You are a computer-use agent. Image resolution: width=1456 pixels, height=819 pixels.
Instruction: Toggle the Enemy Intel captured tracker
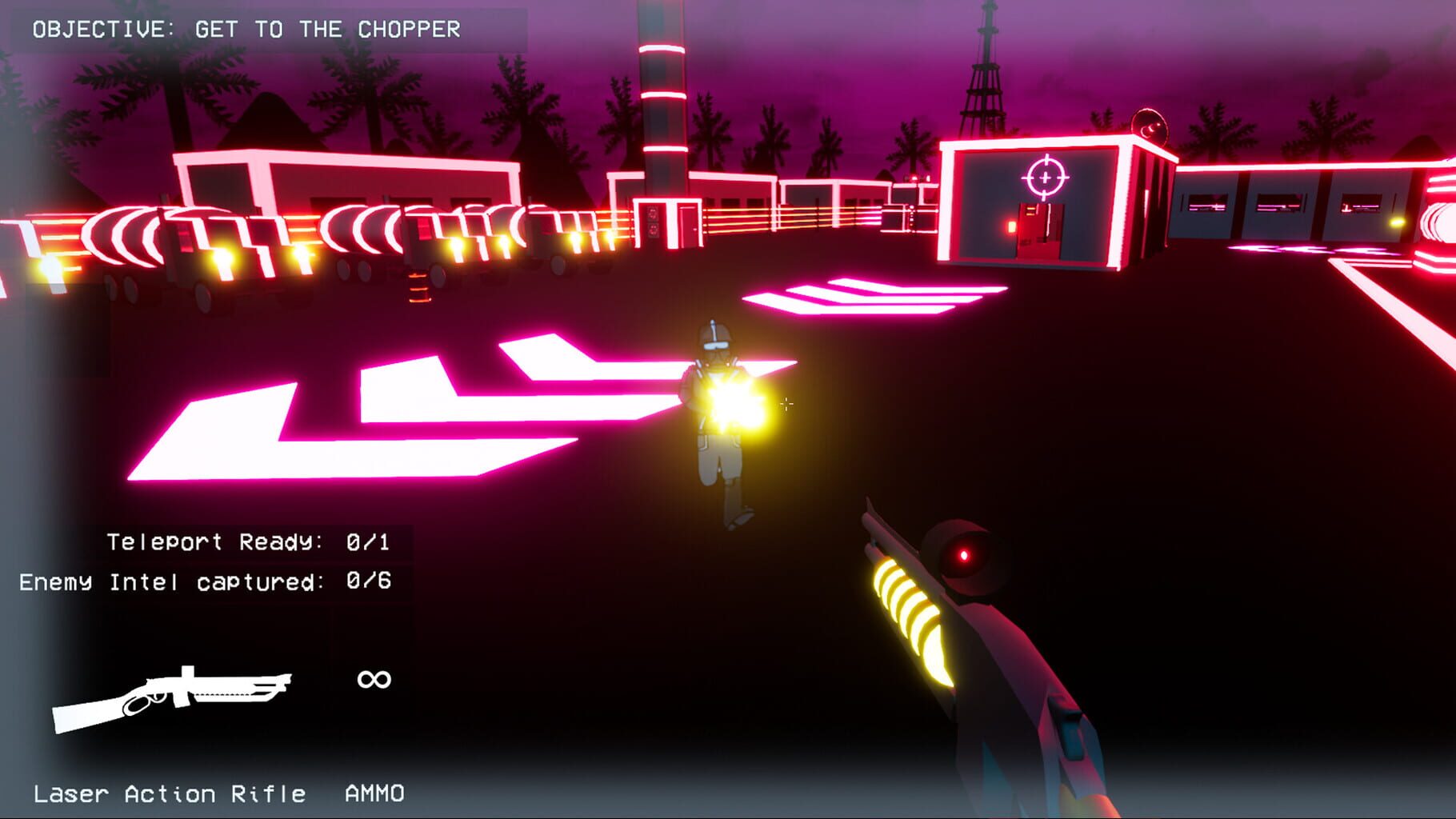point(206,582)
